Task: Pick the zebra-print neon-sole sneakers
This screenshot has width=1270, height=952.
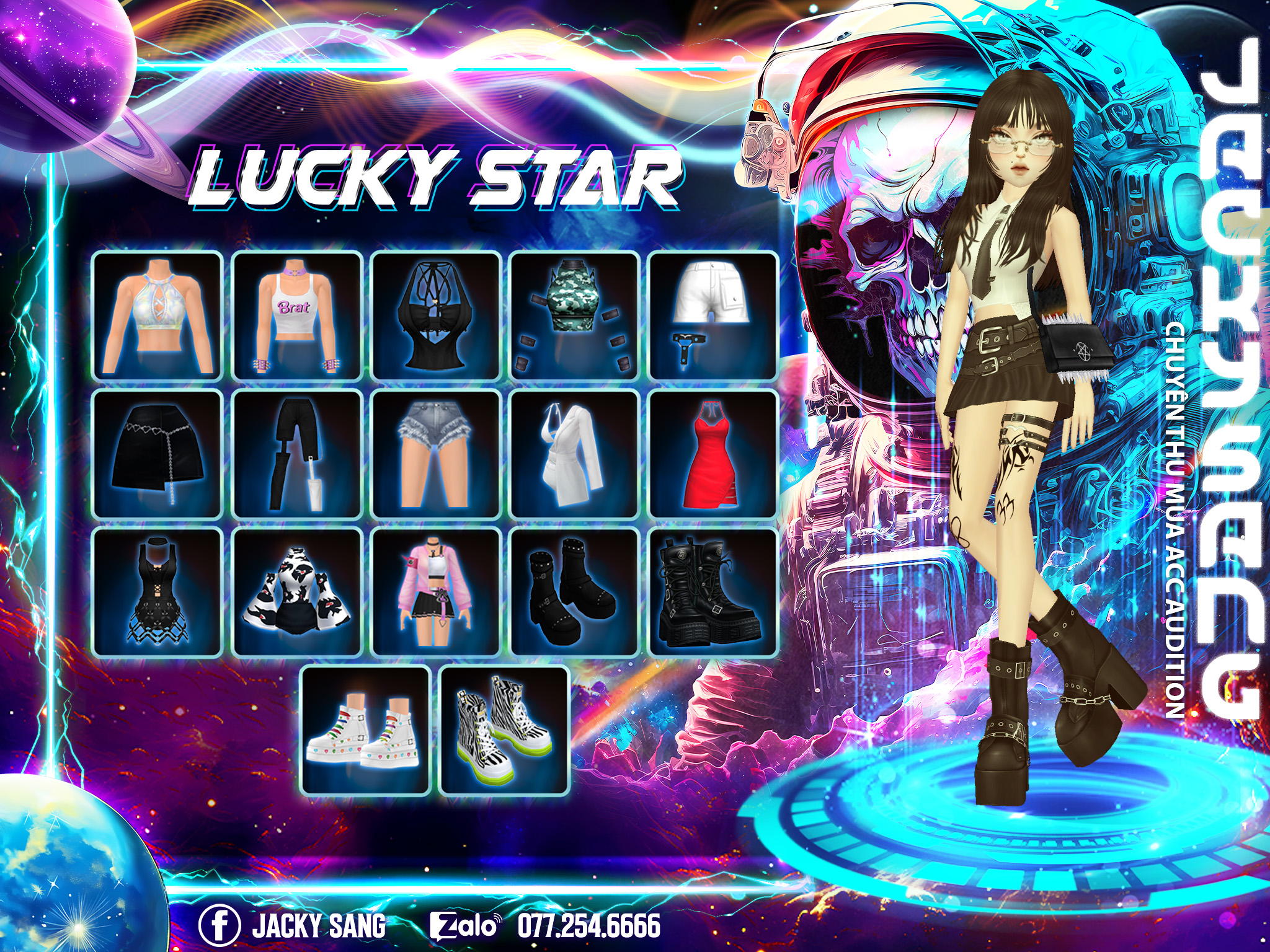Action: tap(504, 731)
